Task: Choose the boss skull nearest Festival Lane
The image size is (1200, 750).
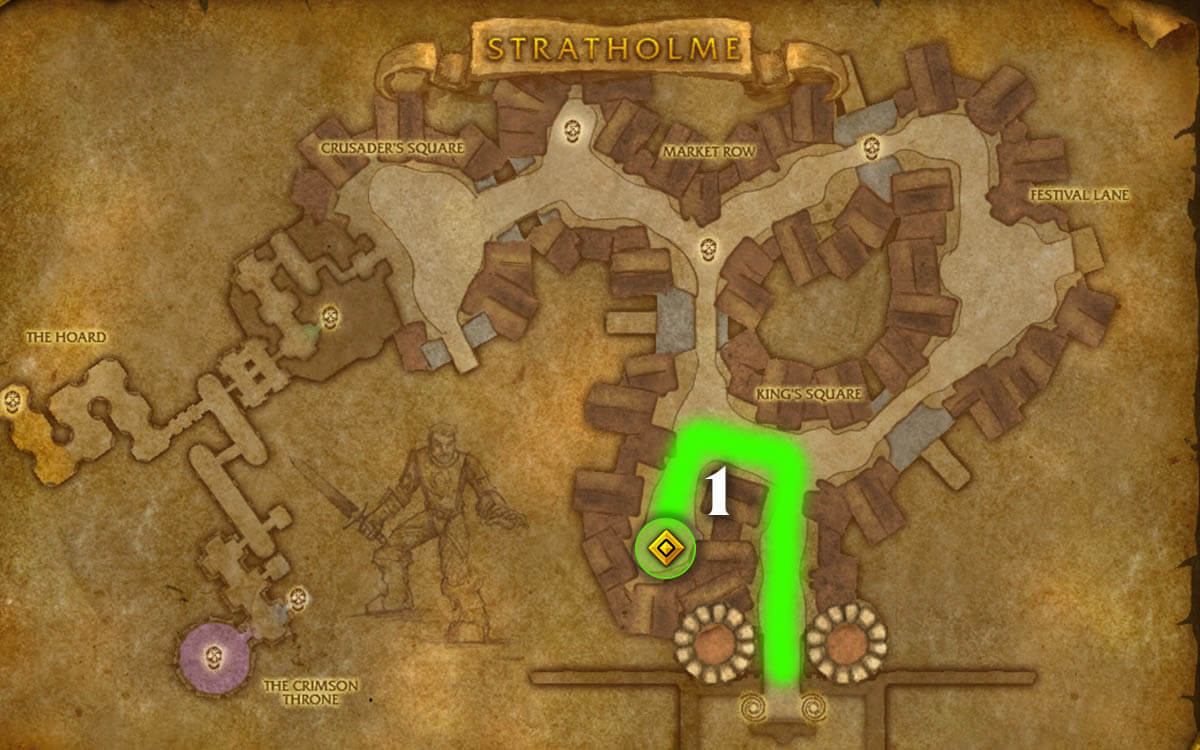Action: click(871, 146)
